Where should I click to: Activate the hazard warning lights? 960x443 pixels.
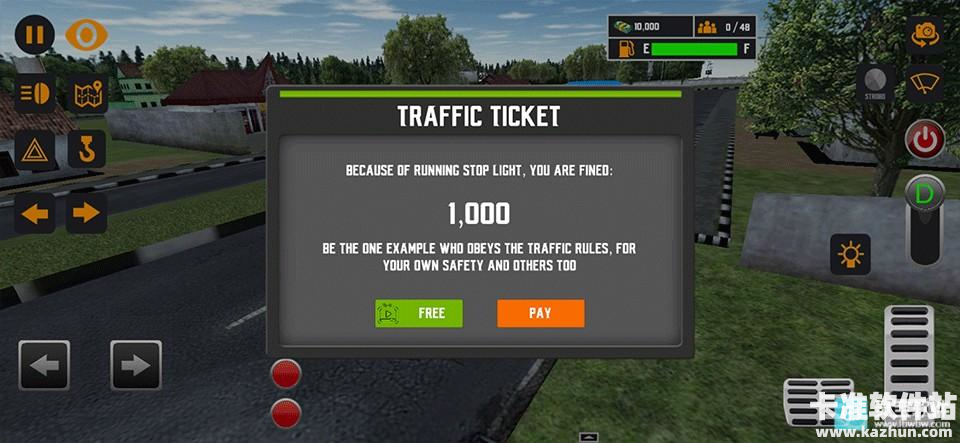[35, 150]
